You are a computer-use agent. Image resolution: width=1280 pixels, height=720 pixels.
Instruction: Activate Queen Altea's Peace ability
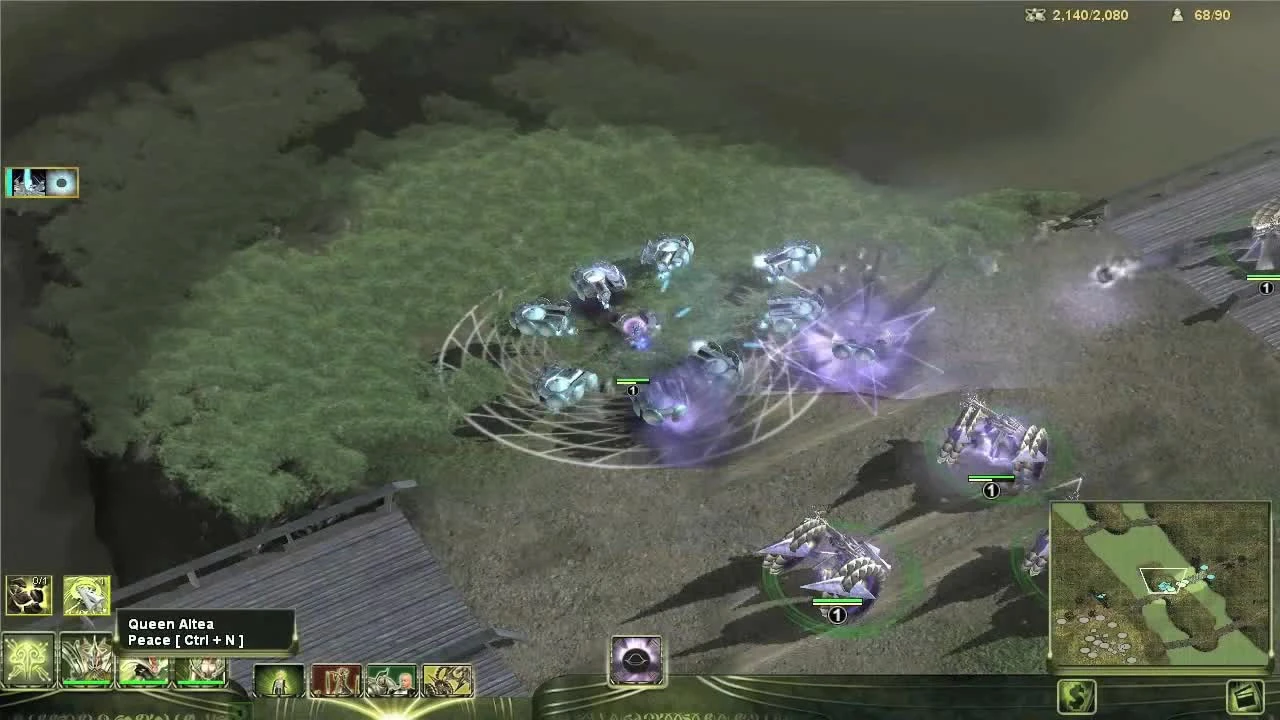88,596
